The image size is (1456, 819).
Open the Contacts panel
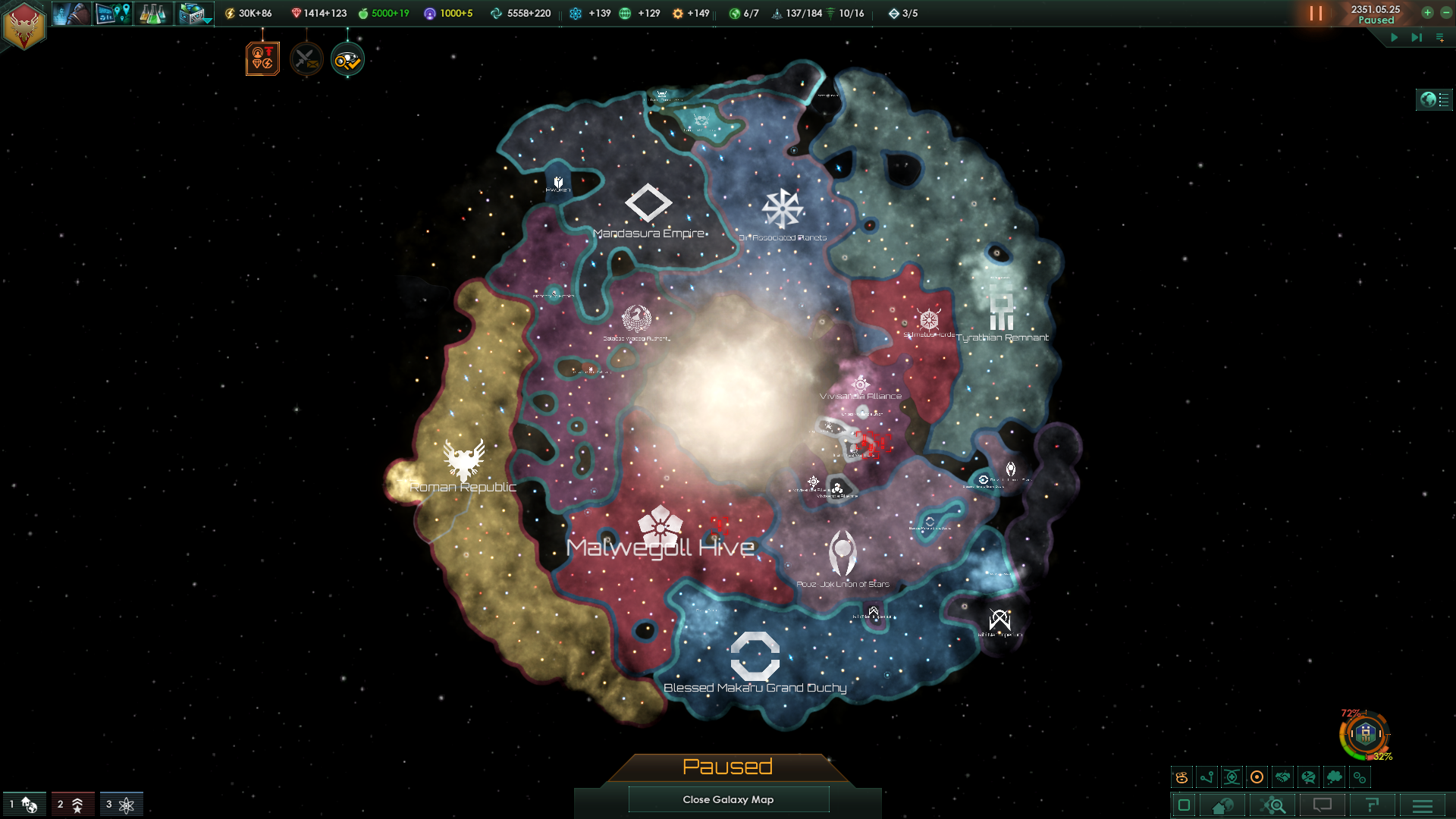click(71, 13)
